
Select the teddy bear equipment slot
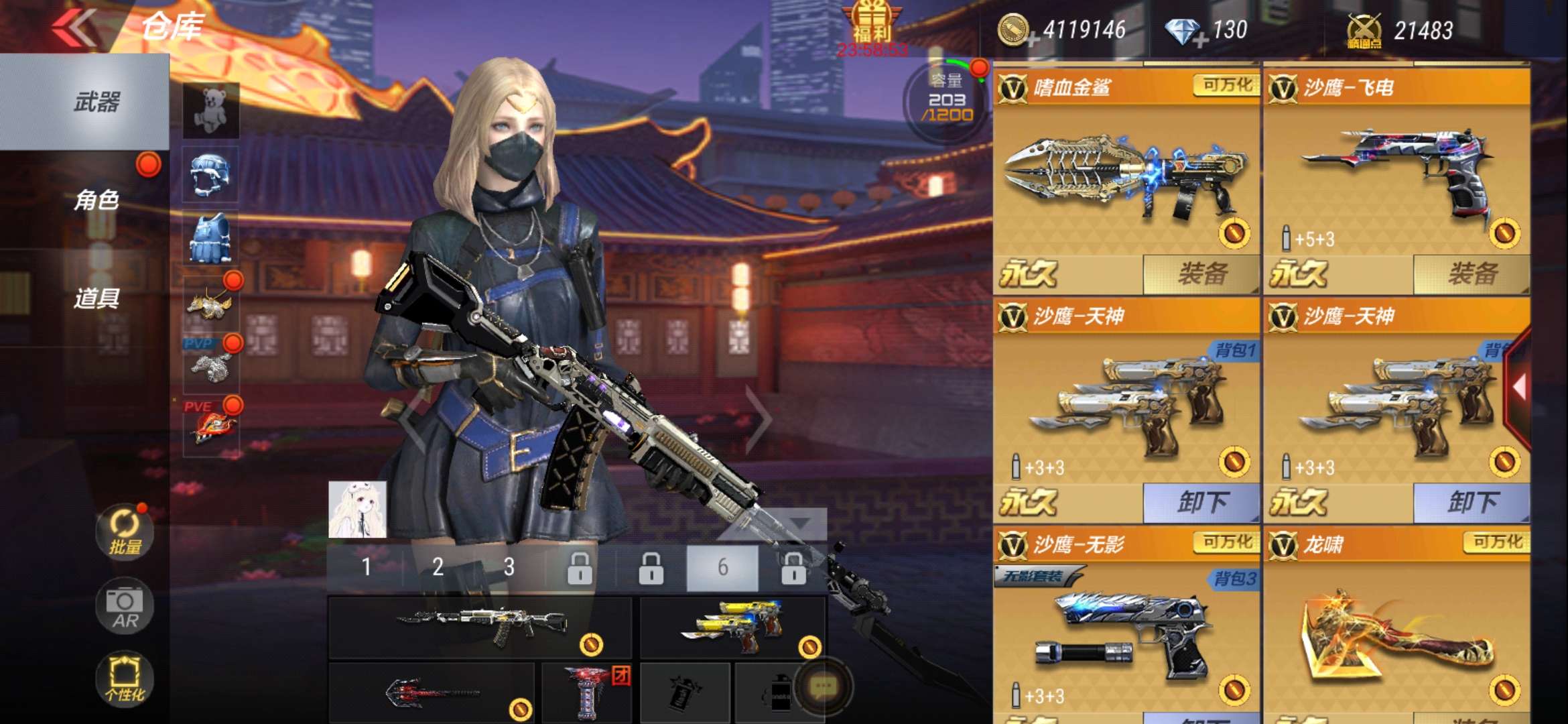tap(211, 111)
